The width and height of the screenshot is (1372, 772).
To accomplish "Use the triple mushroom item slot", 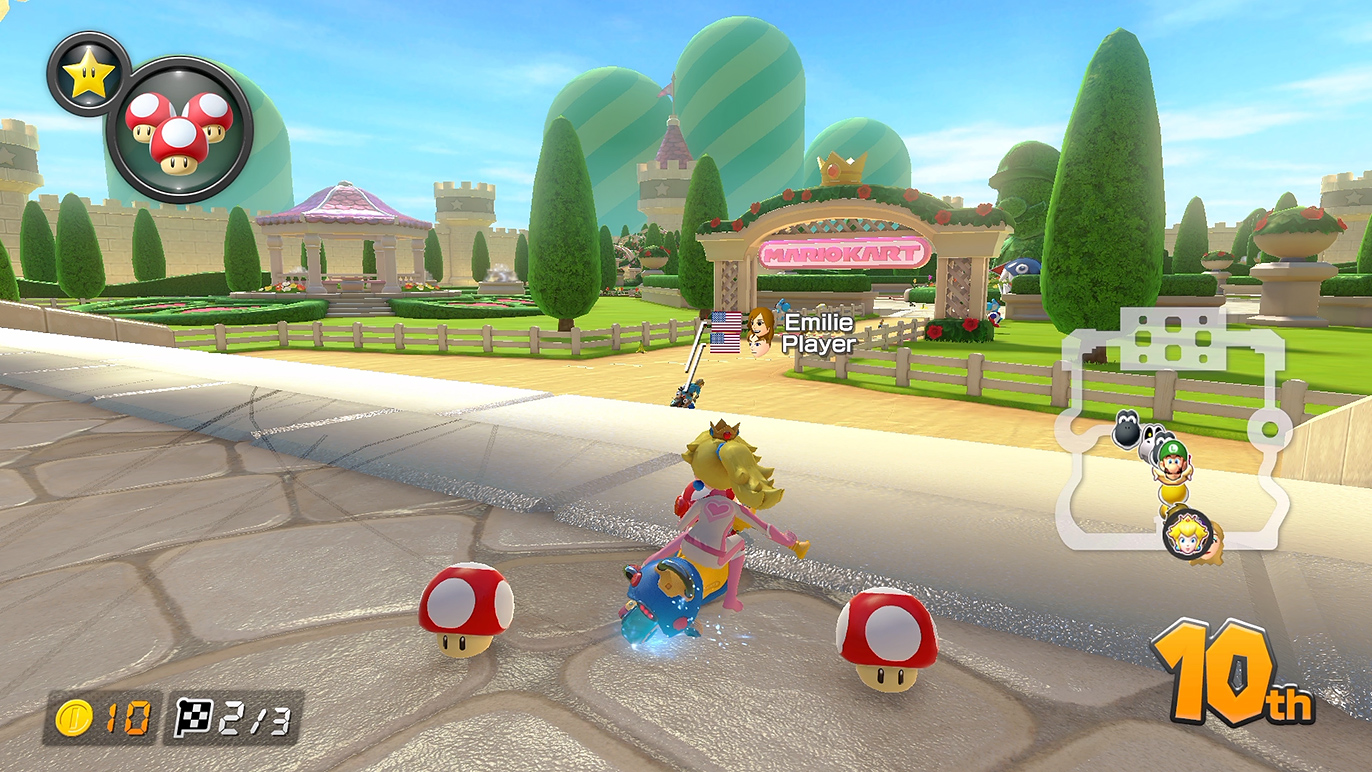I will point(180,130).
